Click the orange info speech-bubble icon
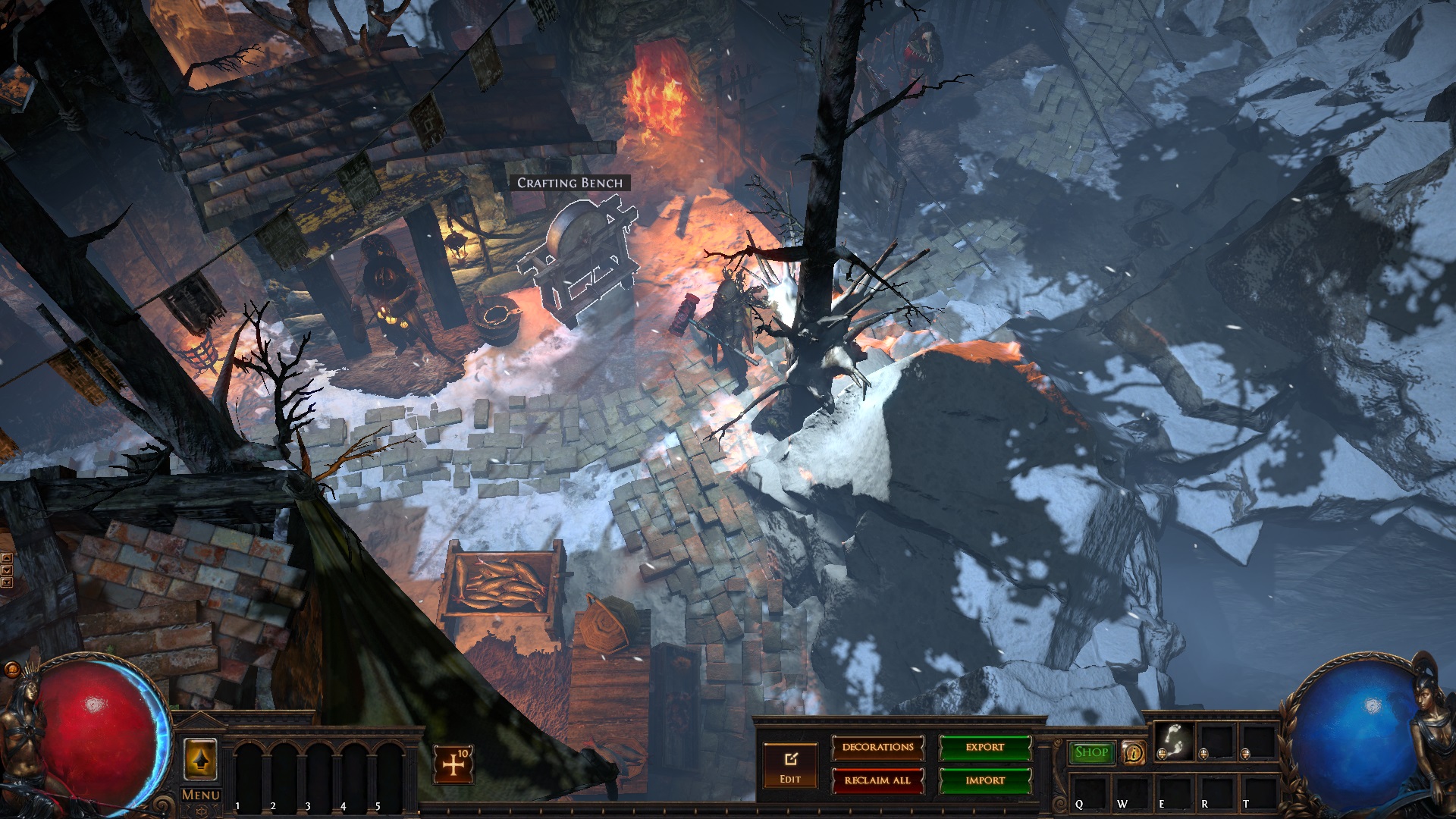This screenshot has height=819, width=1456. pos(1134,753)
